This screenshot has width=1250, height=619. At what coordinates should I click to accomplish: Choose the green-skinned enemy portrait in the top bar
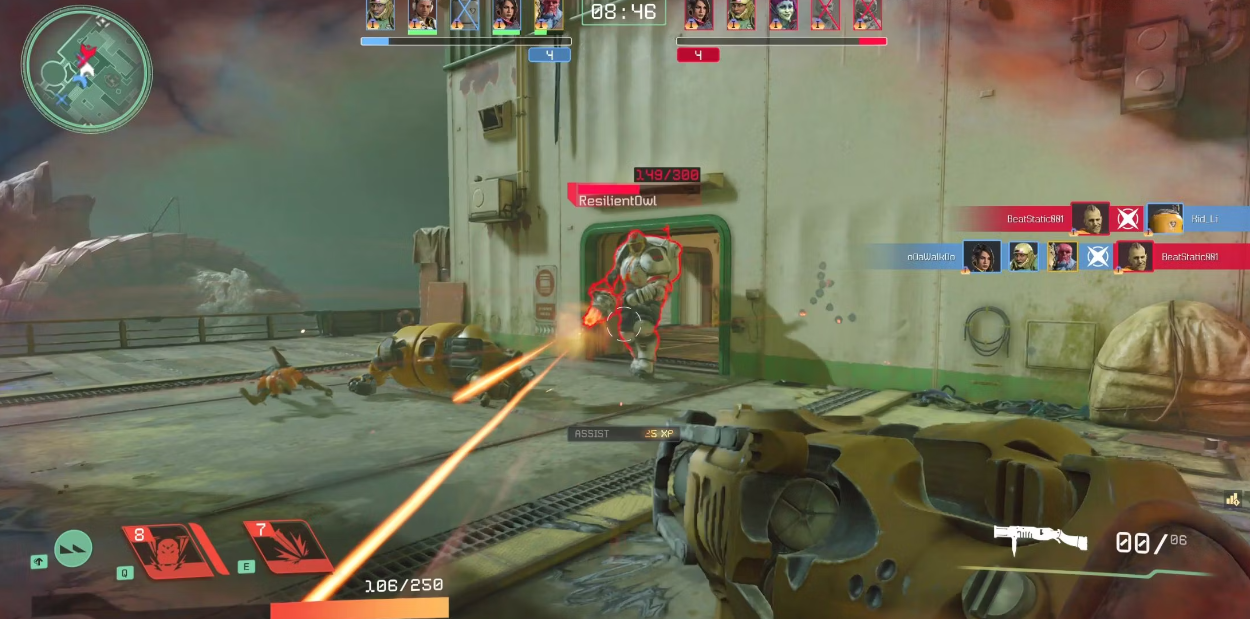point(783,14)
